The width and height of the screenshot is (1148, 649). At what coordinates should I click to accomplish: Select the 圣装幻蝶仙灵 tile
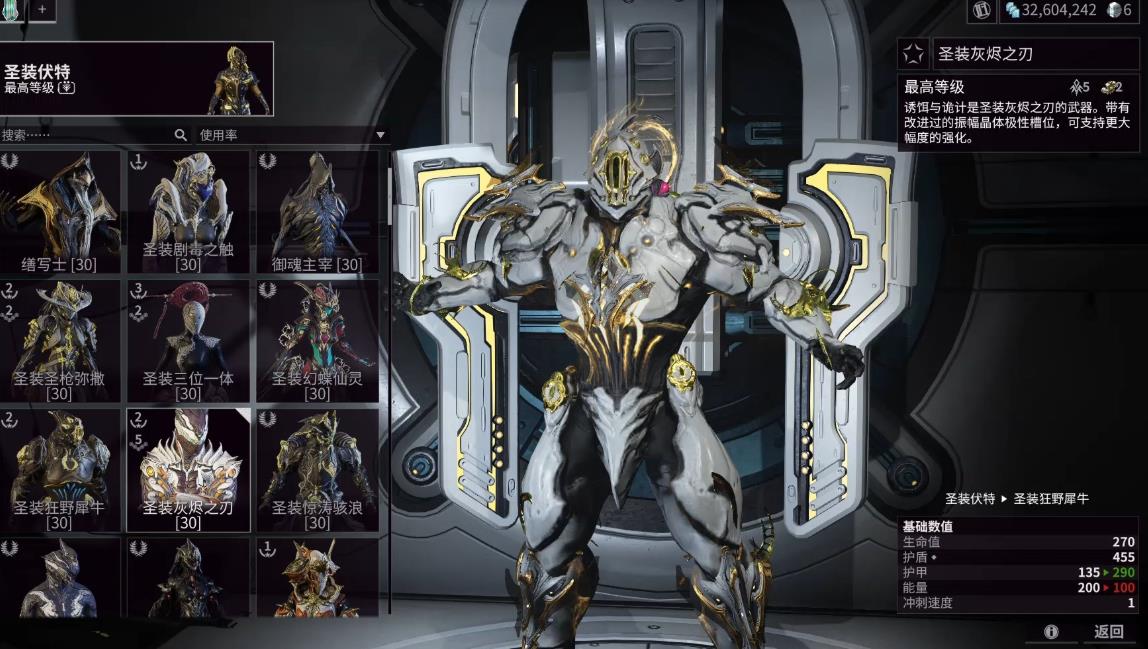pos(317,340)
